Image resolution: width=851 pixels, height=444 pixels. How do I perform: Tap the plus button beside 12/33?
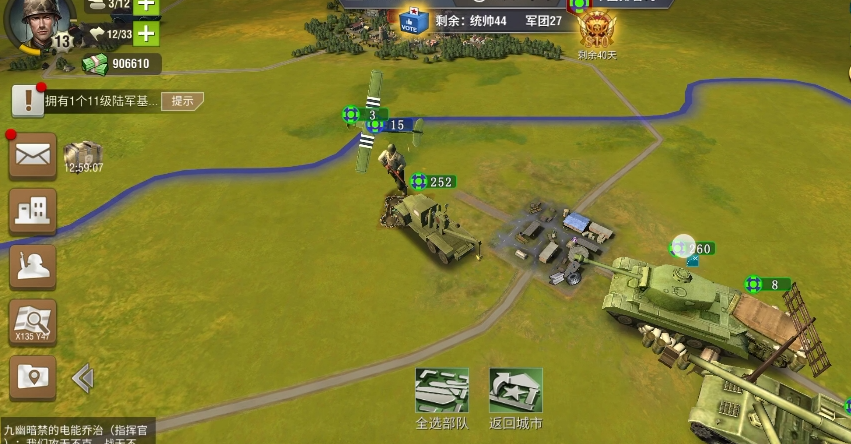point(146,34)
